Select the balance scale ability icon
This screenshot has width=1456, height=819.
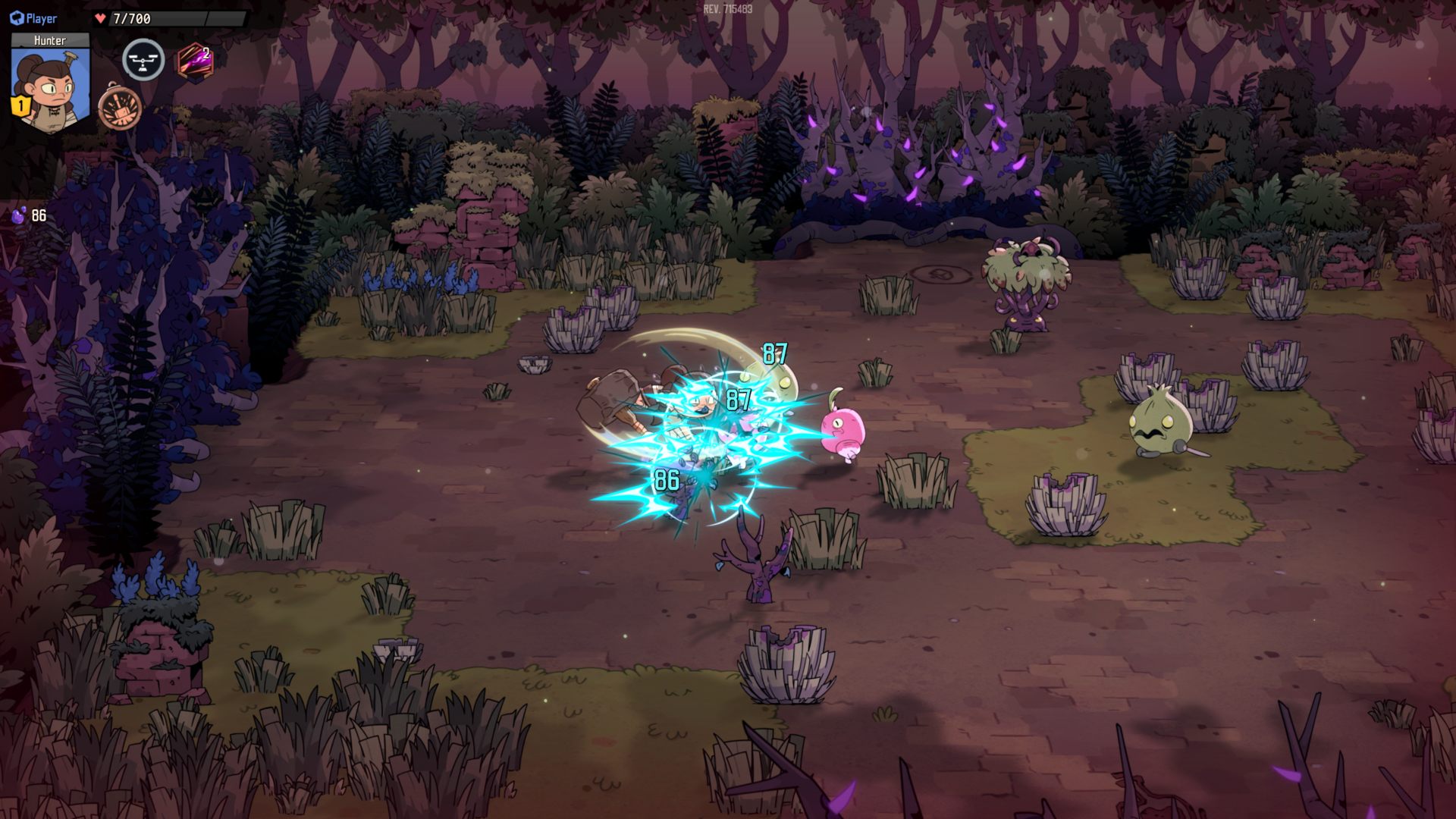143,61
